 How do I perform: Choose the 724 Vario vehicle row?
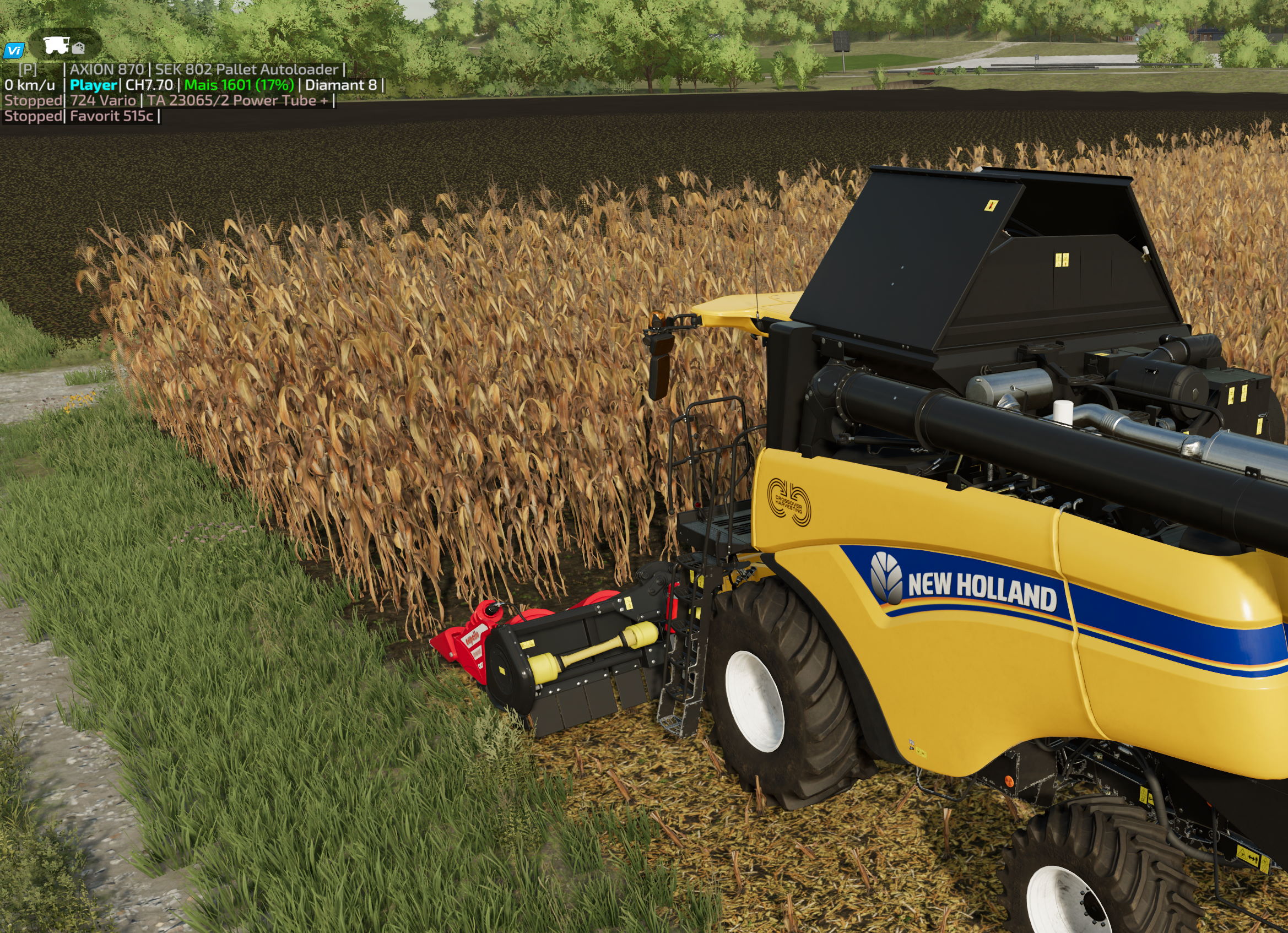click(103, 100)
